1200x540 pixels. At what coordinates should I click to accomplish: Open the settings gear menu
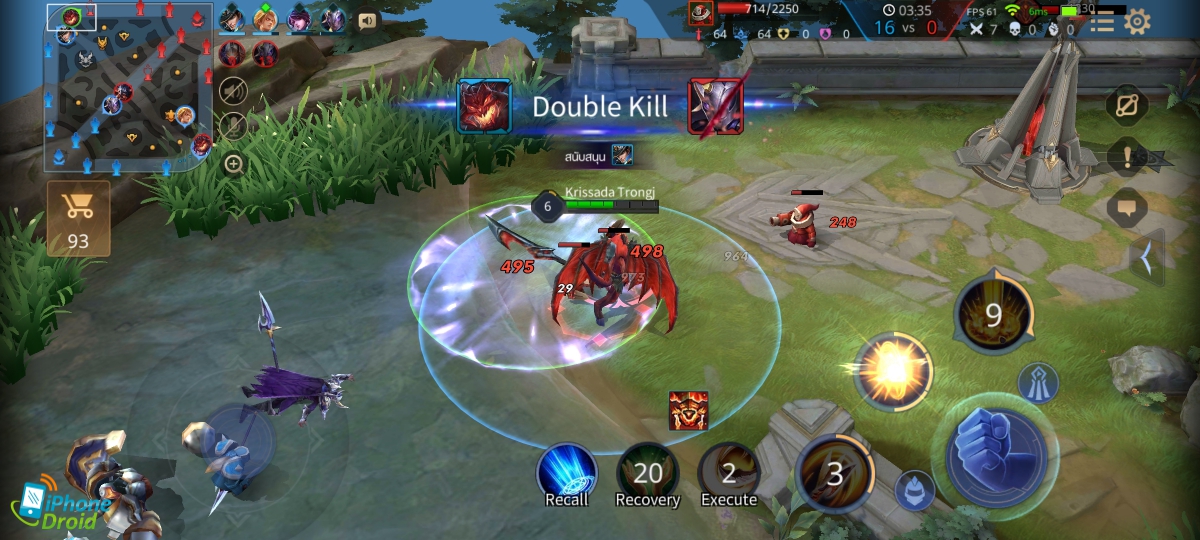[1137, 22]
